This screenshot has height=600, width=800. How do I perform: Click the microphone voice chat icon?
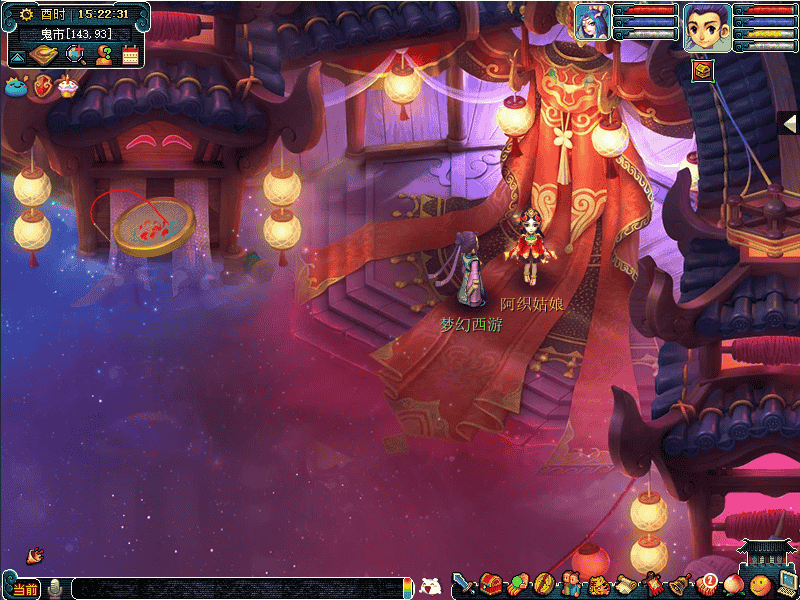pyautogui.click(x=55, y=588)
